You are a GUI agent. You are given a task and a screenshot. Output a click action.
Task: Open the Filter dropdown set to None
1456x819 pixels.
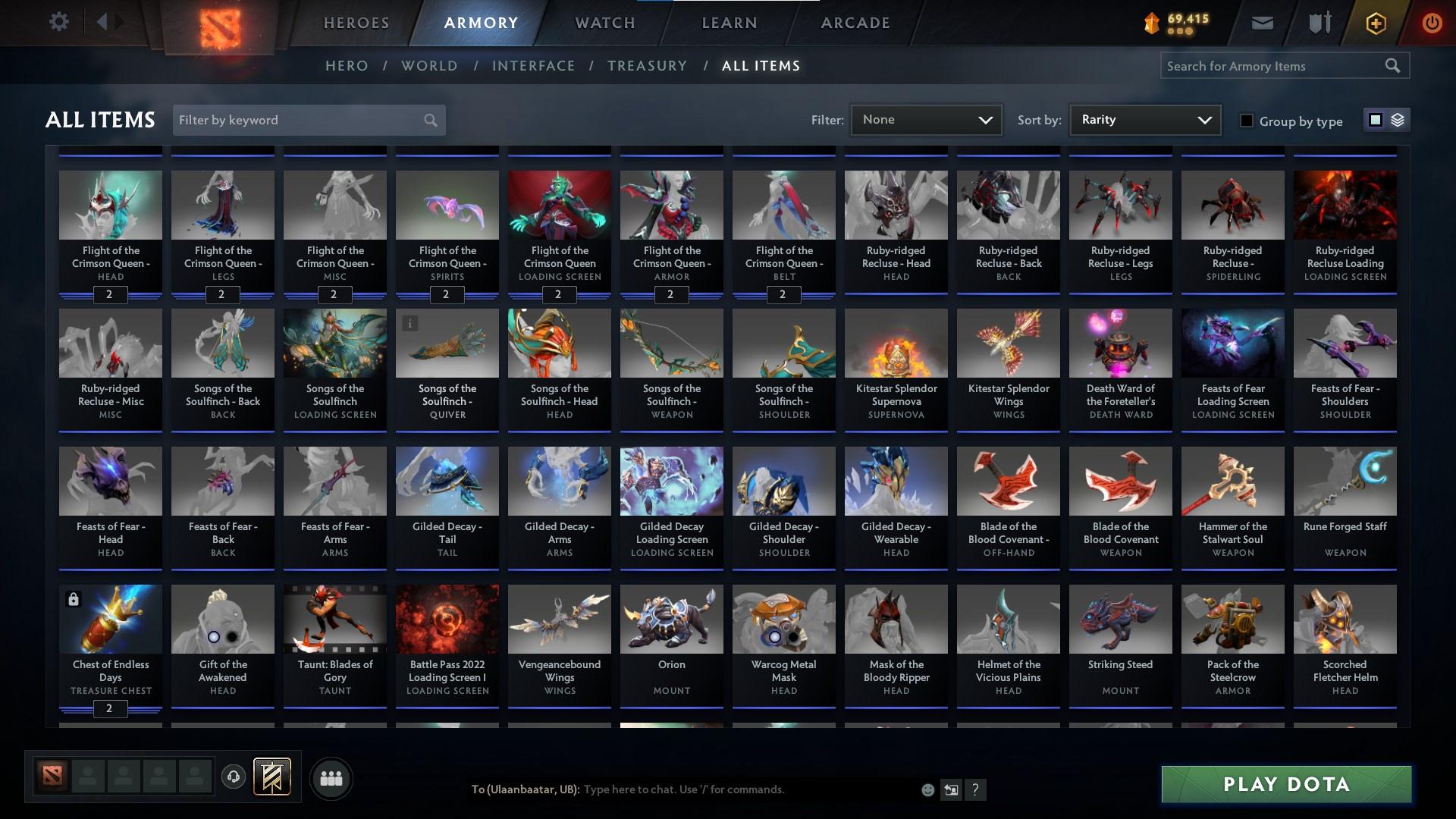926,119
